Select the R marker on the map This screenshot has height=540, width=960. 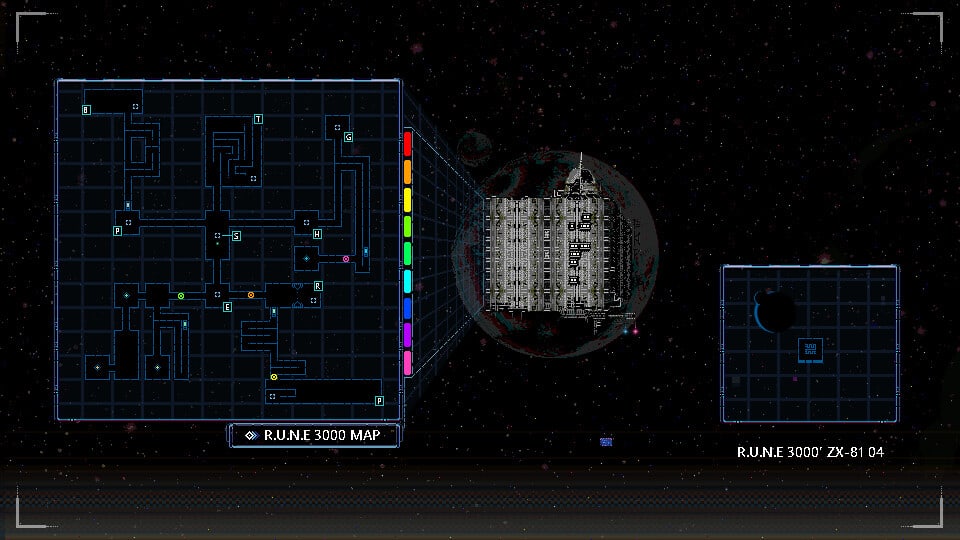(318, 286)
